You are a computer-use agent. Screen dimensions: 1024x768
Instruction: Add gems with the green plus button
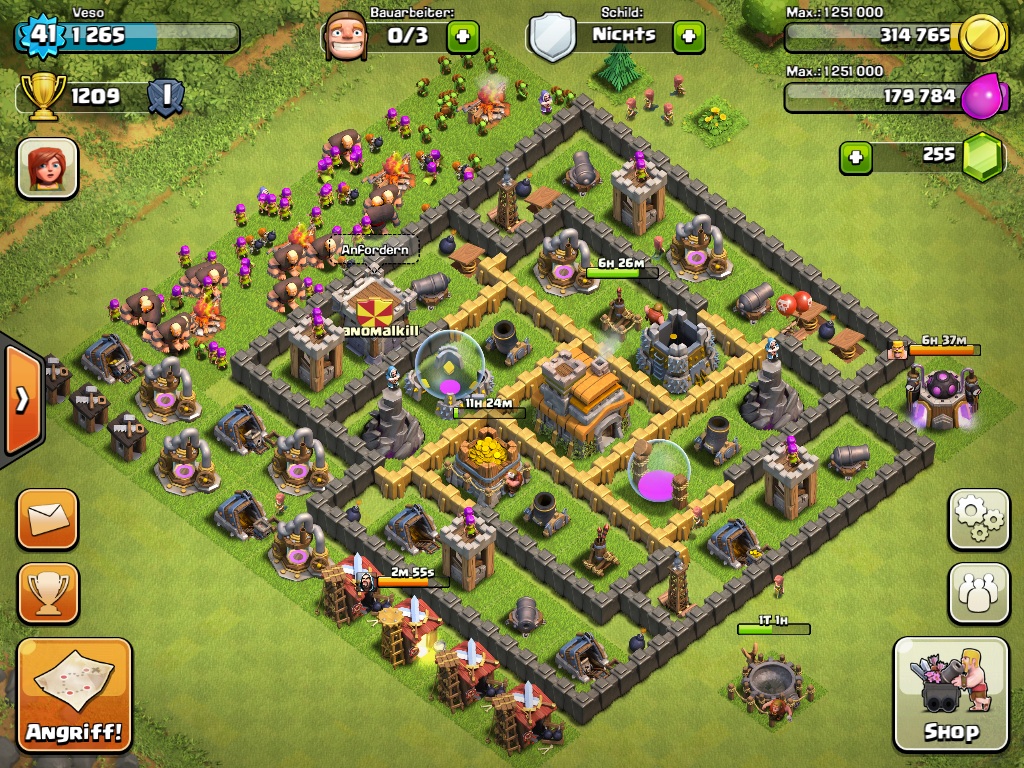(855, 157)
